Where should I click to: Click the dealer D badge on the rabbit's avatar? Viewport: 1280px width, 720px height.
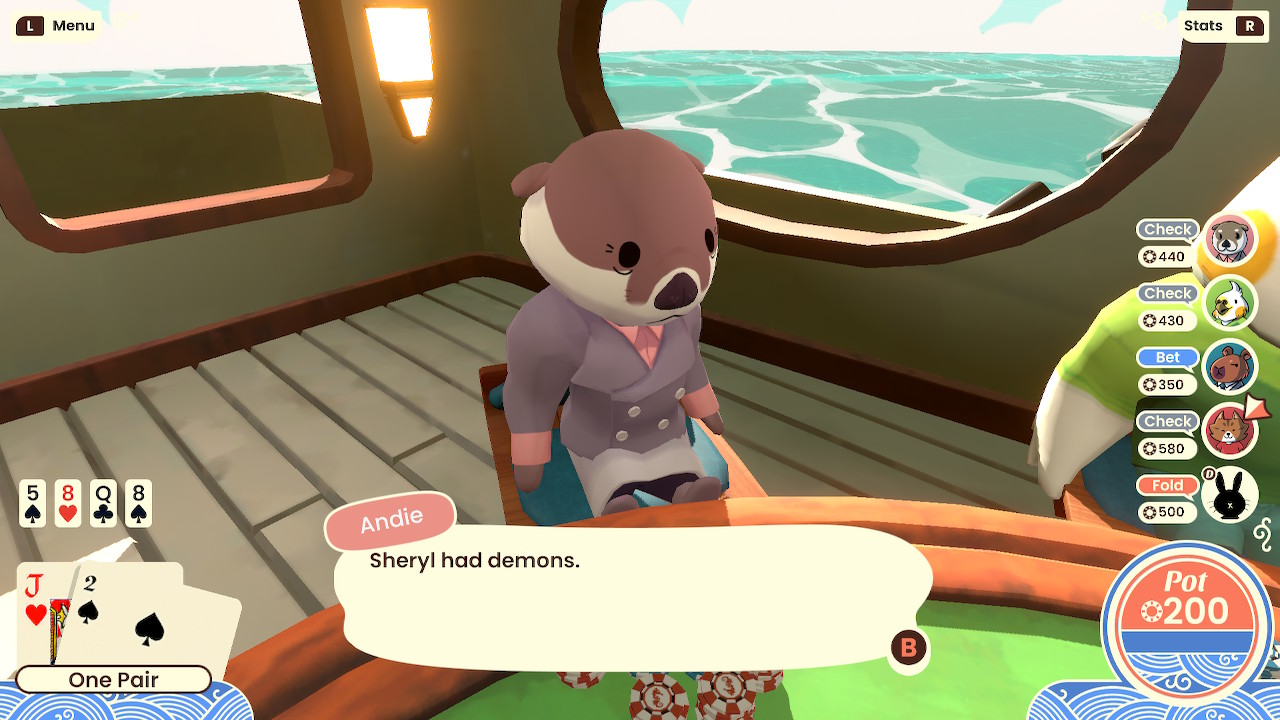[1209, 474]
